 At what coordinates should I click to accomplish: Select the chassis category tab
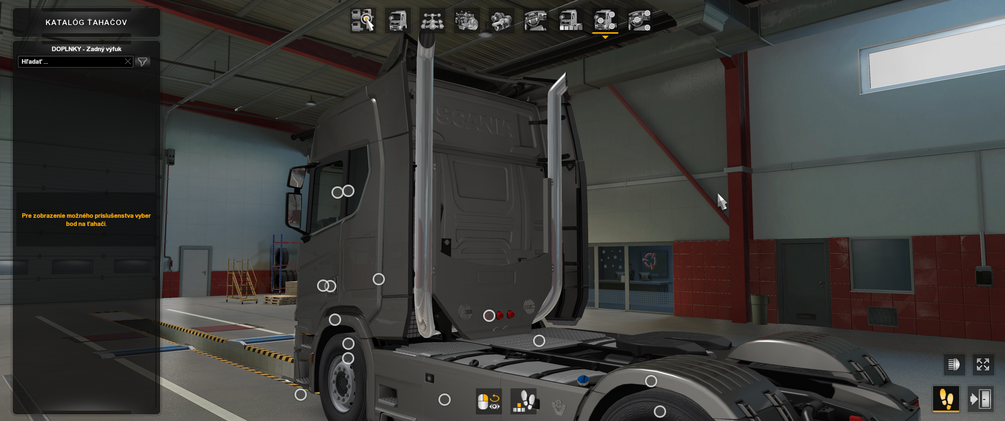point(432,20)
